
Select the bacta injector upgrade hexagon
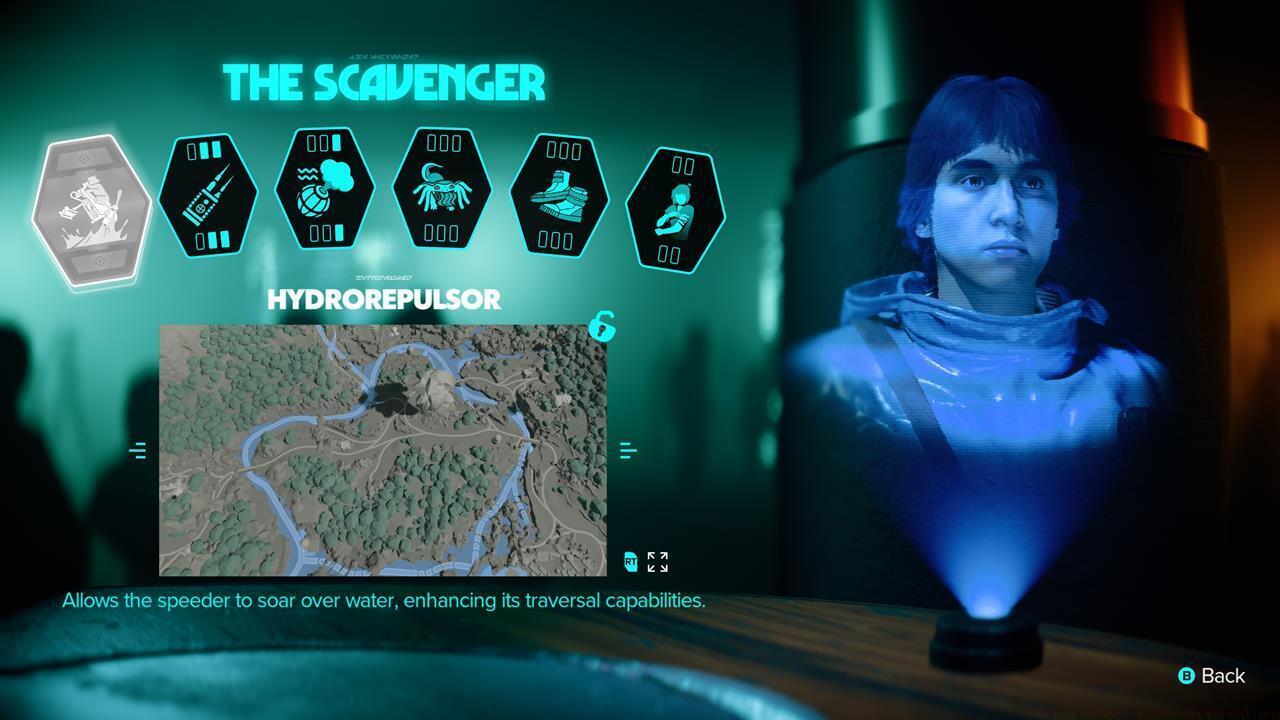(x=208, y=197)
